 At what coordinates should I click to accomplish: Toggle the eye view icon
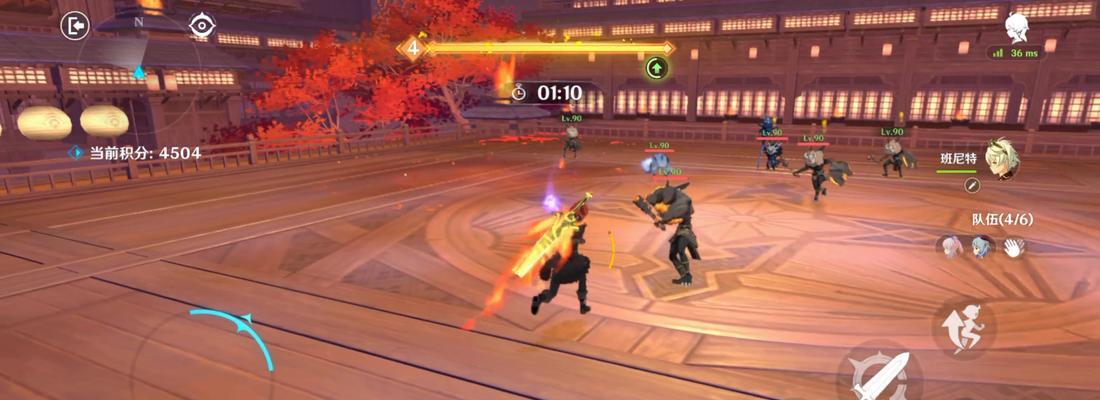tap(202, 26)
